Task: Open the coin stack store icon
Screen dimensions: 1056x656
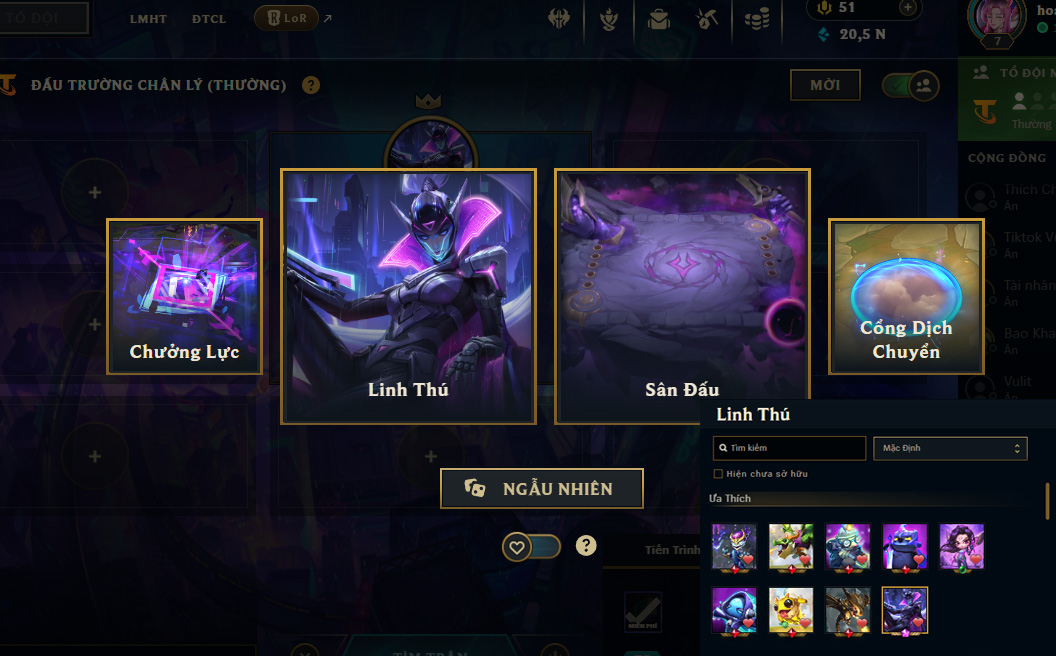Action: point(757,19)
